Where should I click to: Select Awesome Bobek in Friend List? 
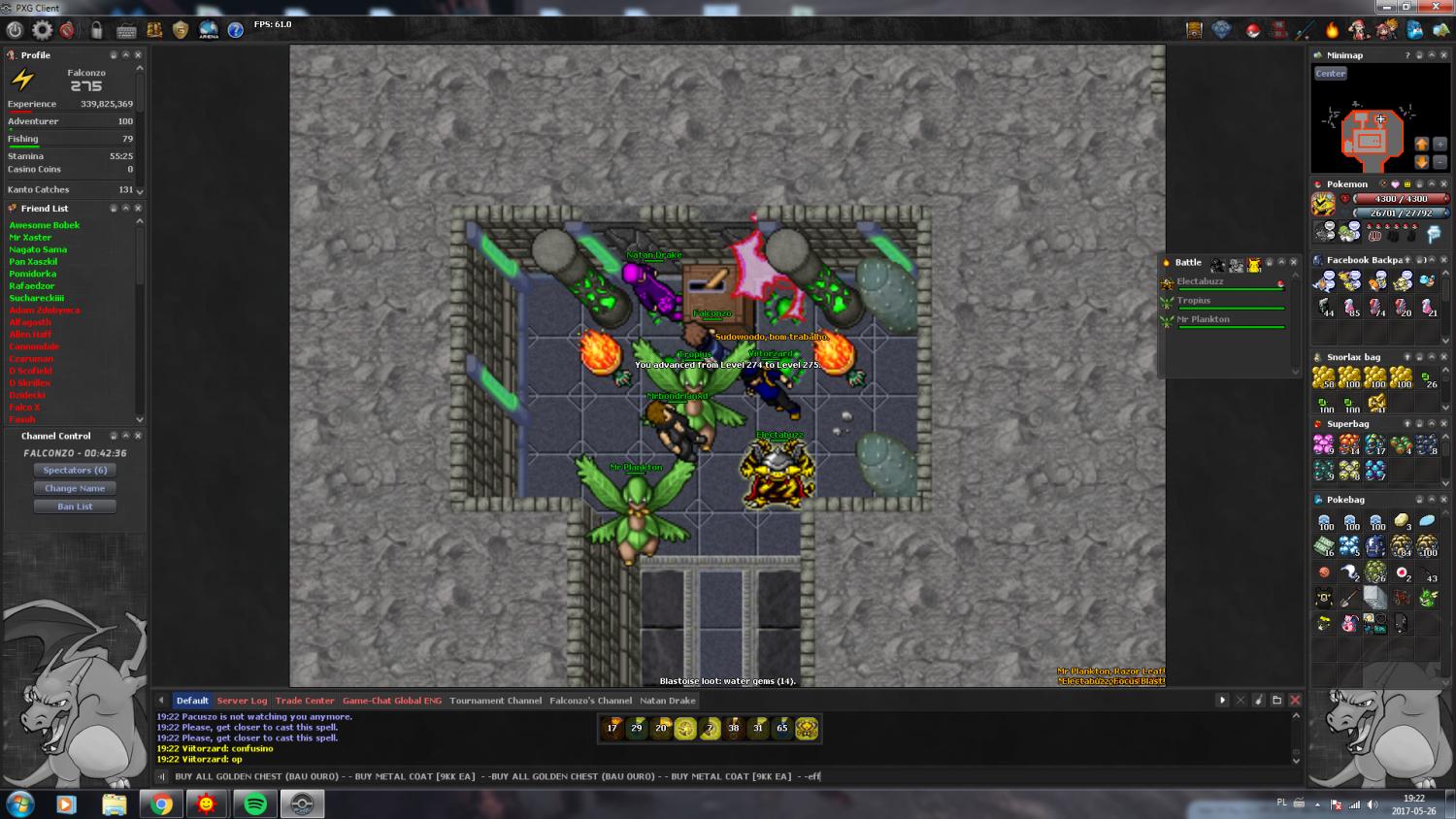coord(45,225)
